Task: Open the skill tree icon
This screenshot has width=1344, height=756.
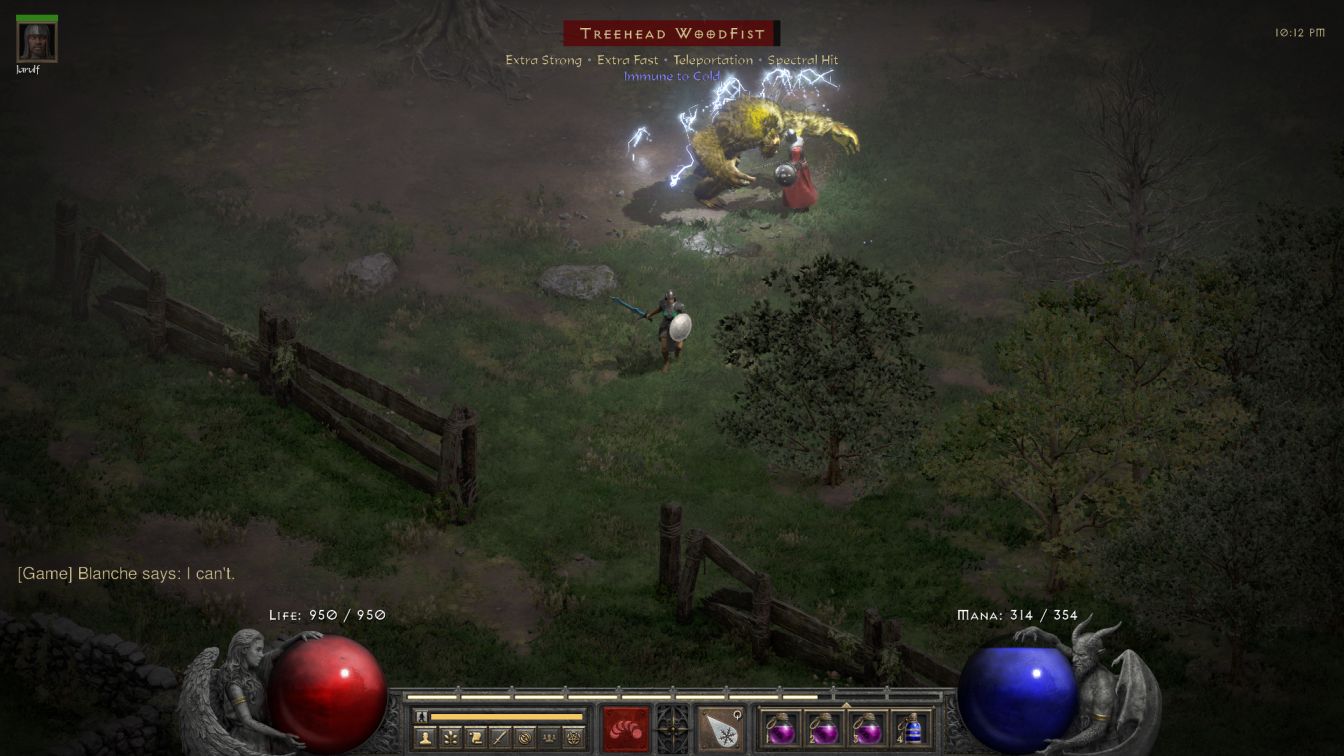Action: point(449,738)
